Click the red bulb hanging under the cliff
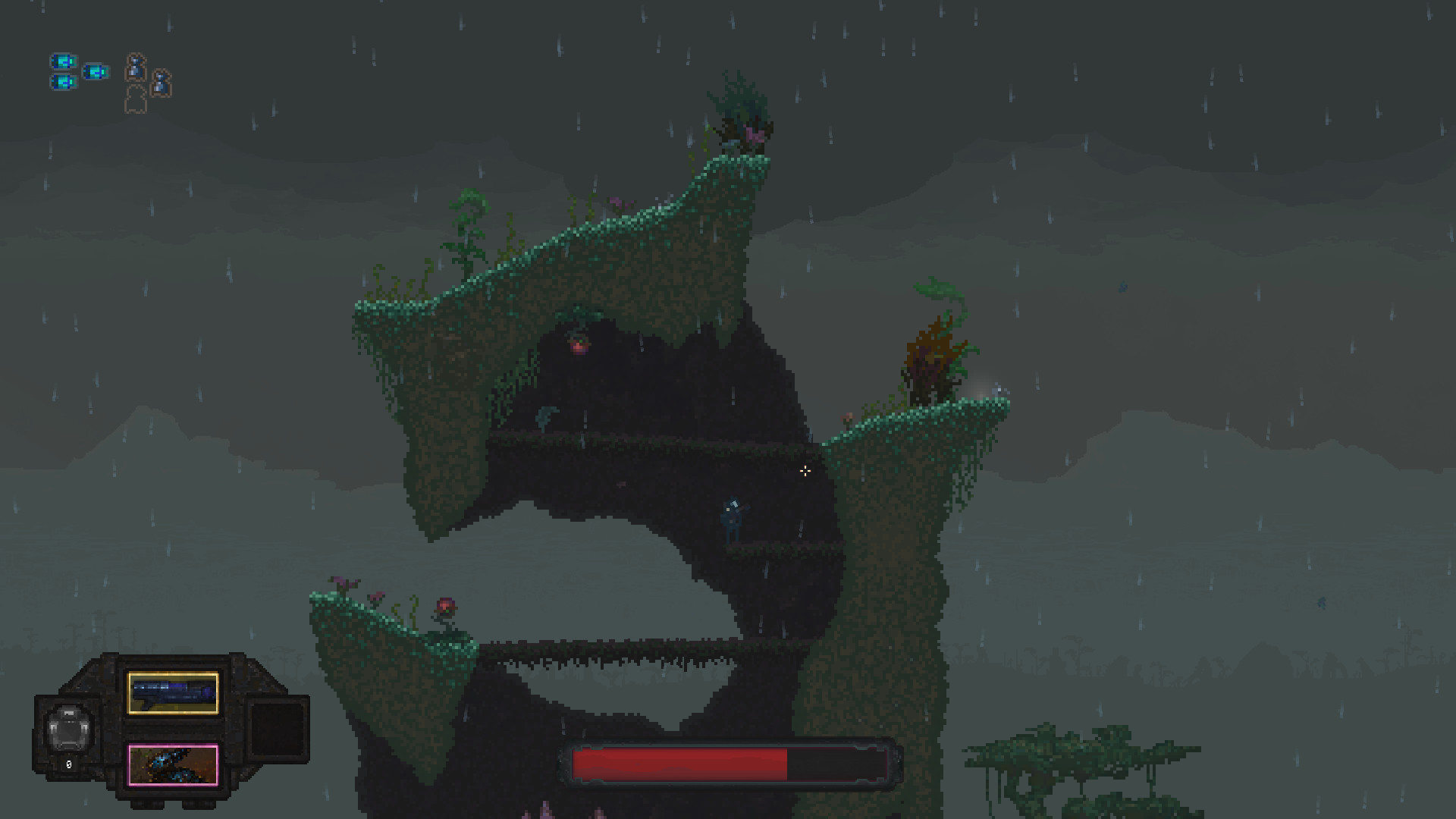 [579, 345]
